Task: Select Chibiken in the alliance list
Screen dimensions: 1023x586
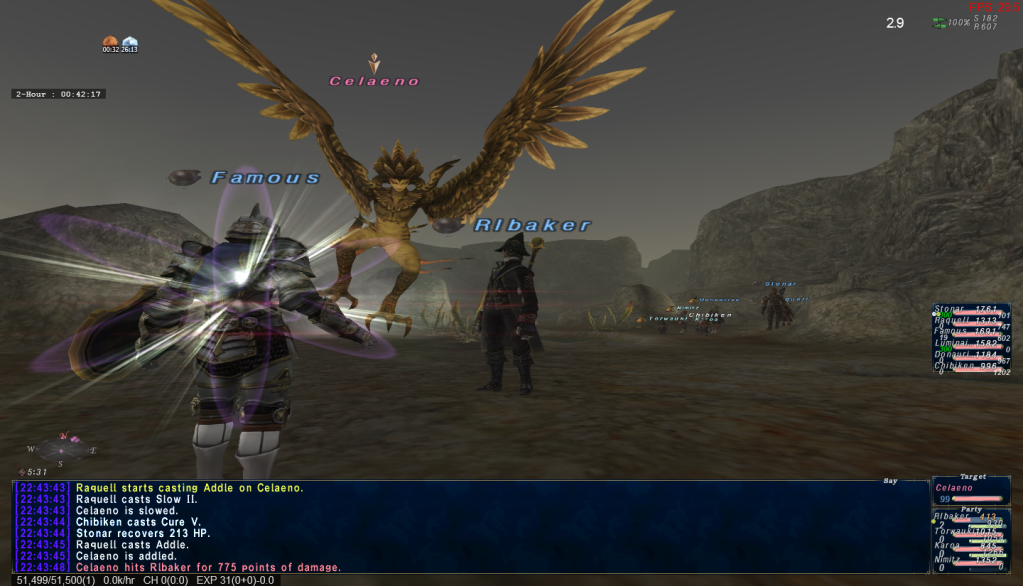Action: tap(953, 365)
